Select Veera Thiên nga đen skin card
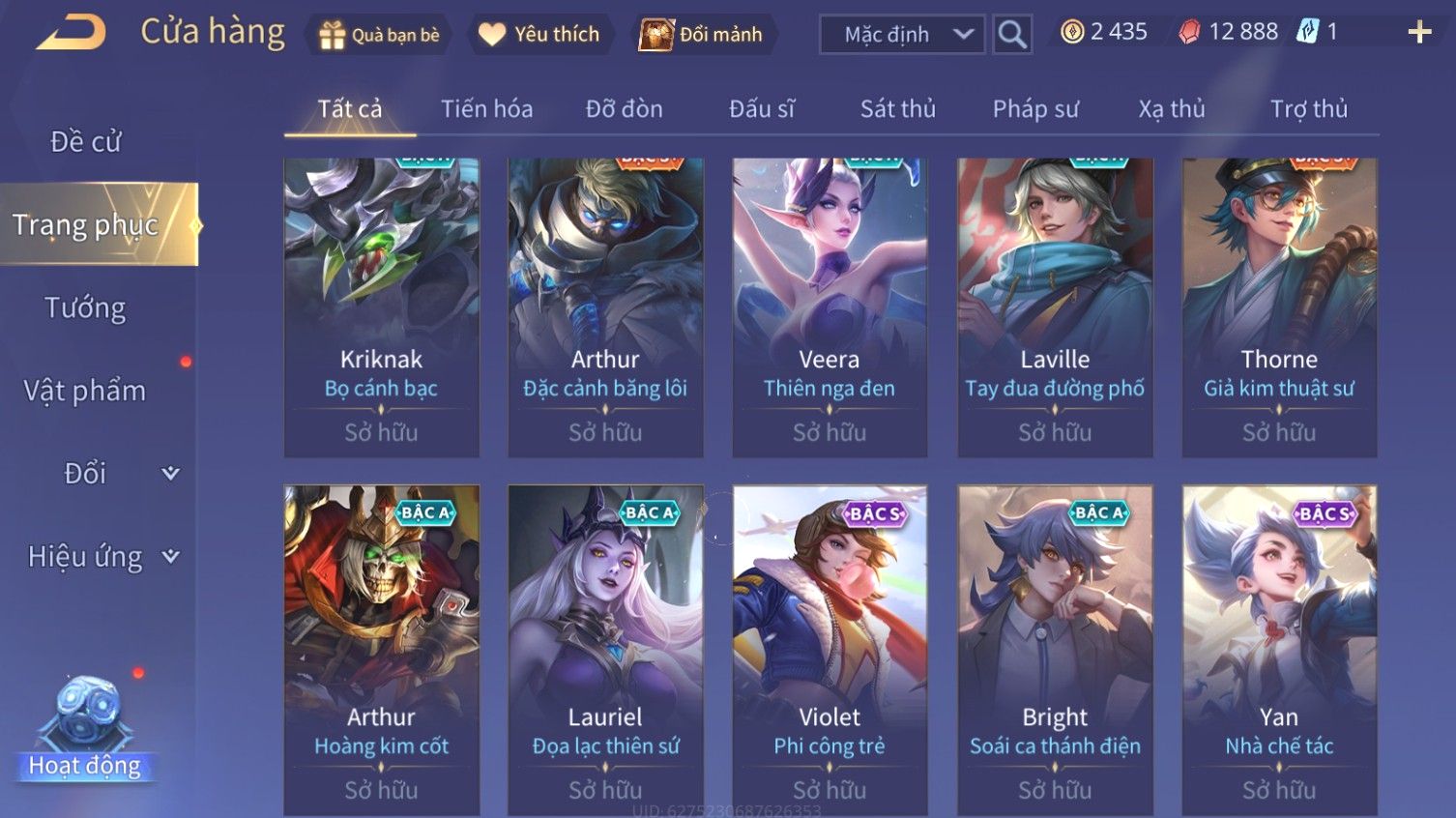 [830, 307]
